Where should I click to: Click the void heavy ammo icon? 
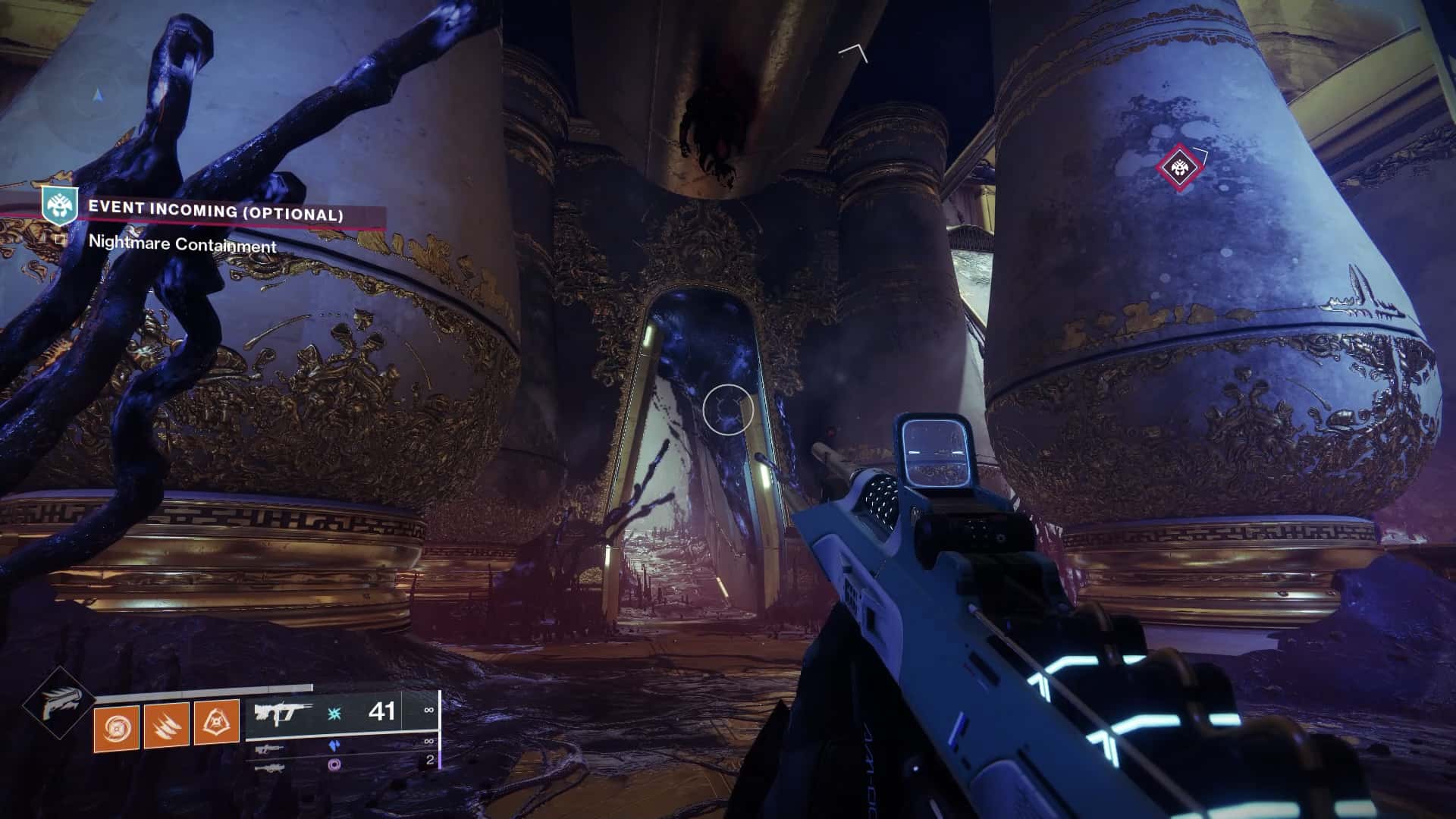pyautogui.click(x=334, y=764)
